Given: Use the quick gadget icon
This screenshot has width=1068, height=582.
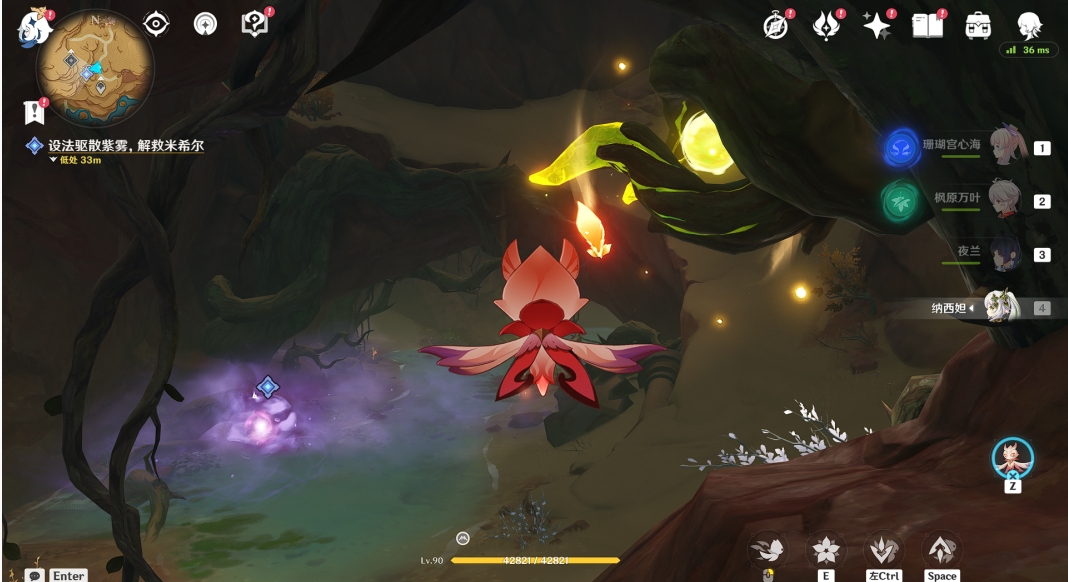Looking at the screenshot, I should coord(1012,459).
